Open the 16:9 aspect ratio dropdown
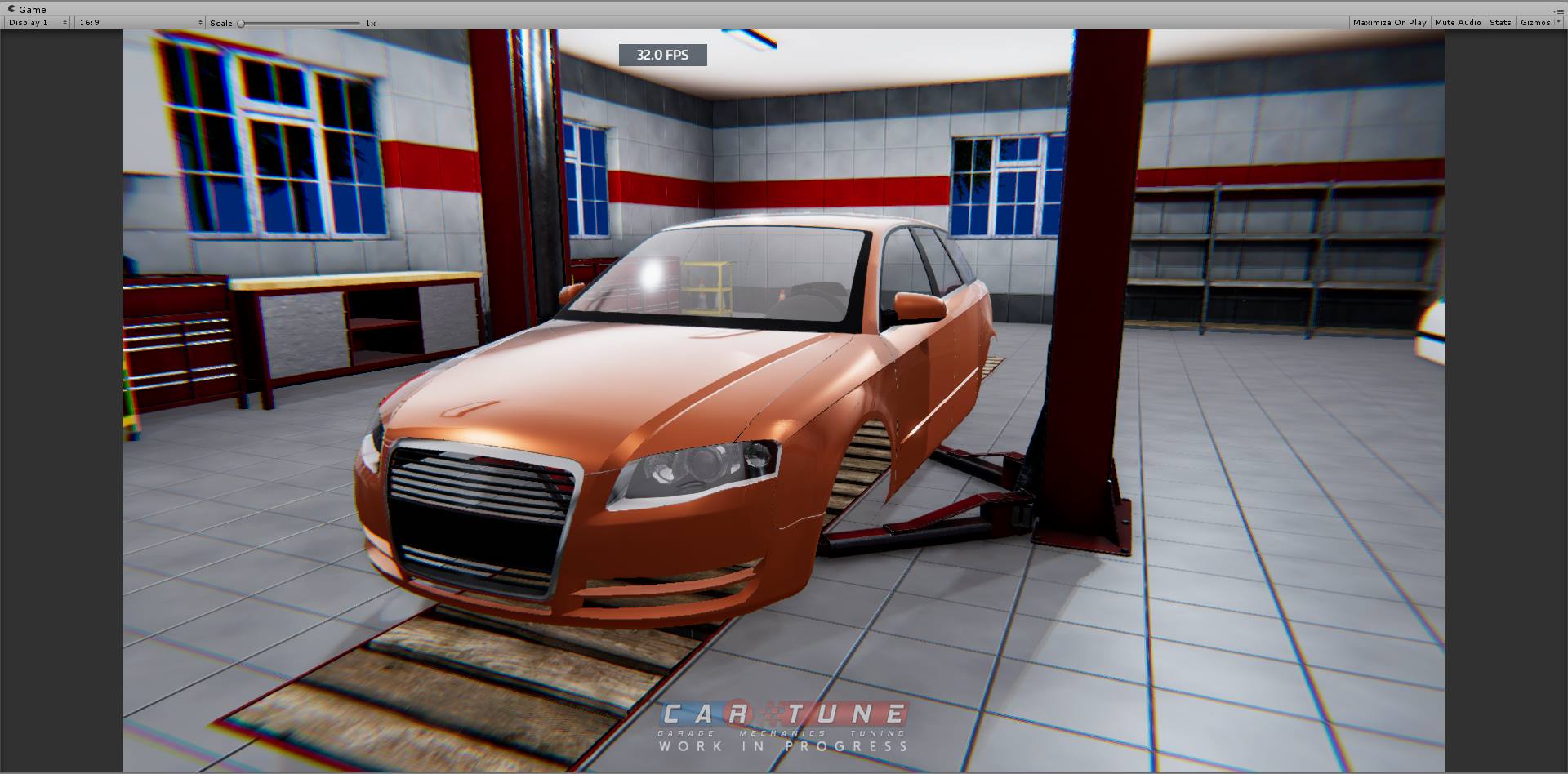 135,22
